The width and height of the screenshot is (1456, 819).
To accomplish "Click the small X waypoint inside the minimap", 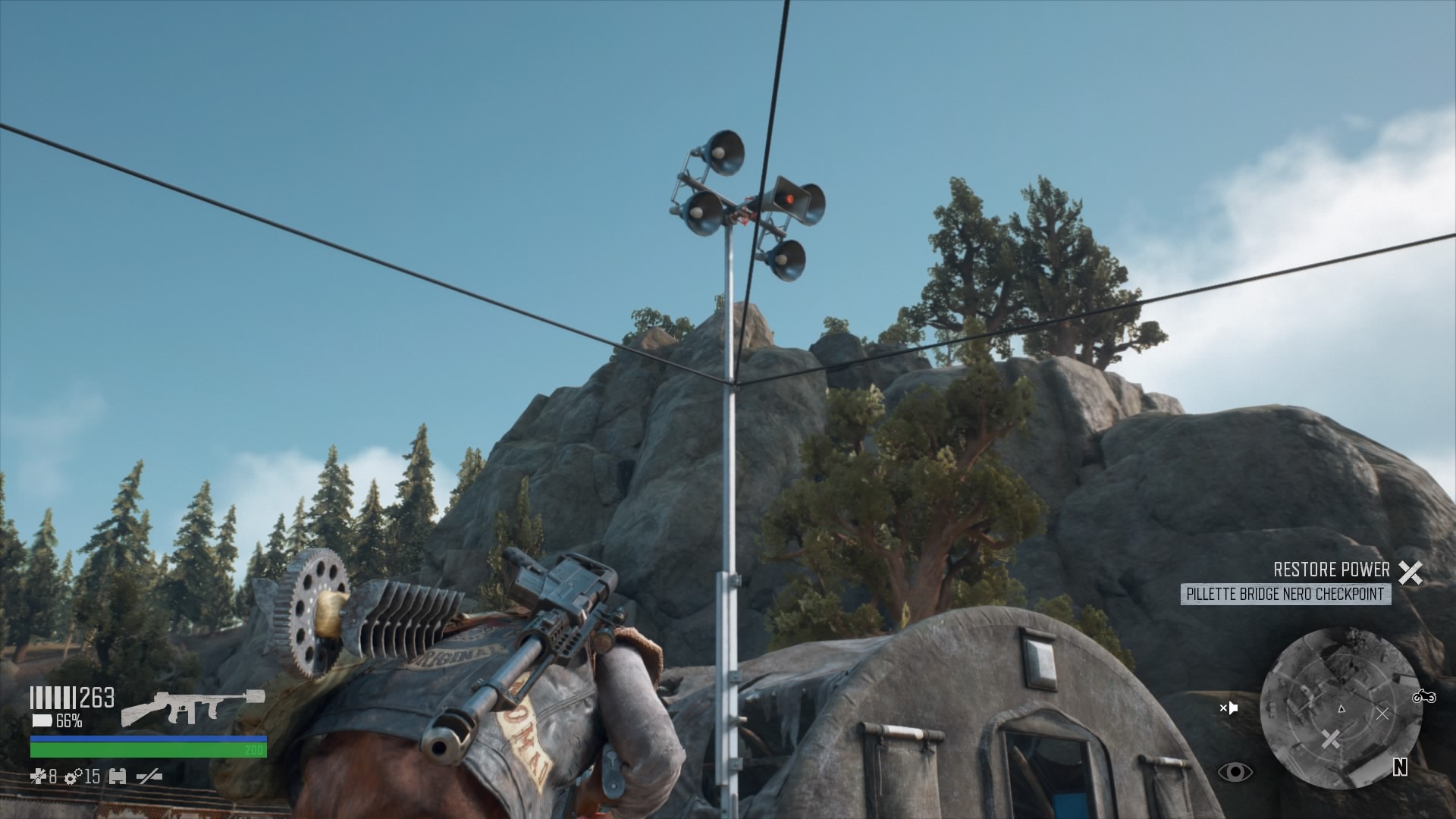I will pyautogui.click(x=1382, y=714).
